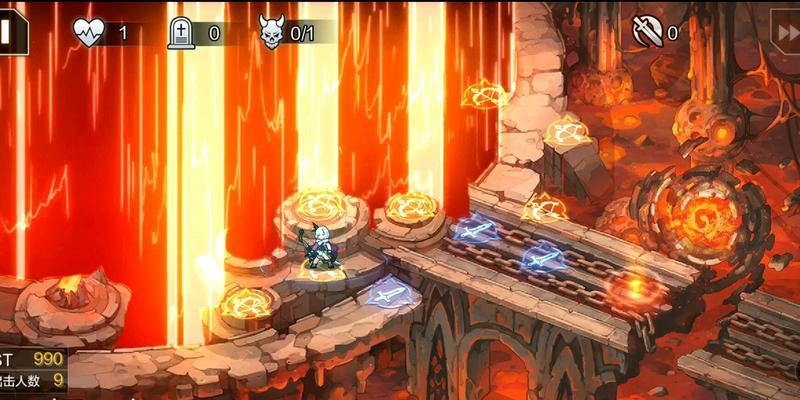800x400 pixels.
Task: Toggle the fast-forward speed button
Action: tap(786, 33)
